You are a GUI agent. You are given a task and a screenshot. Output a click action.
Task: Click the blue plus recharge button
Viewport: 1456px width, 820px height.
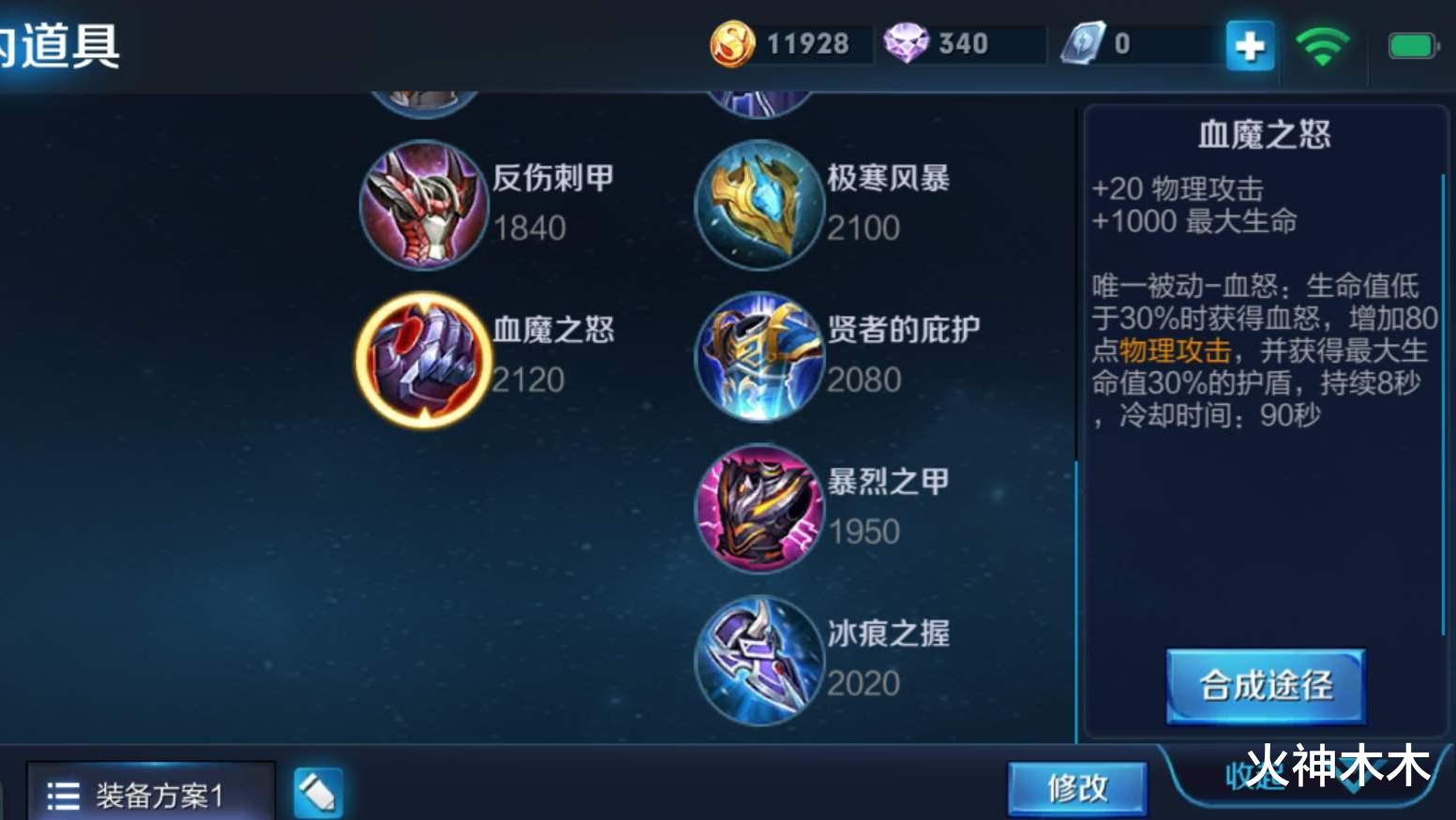click(1248, 45)
